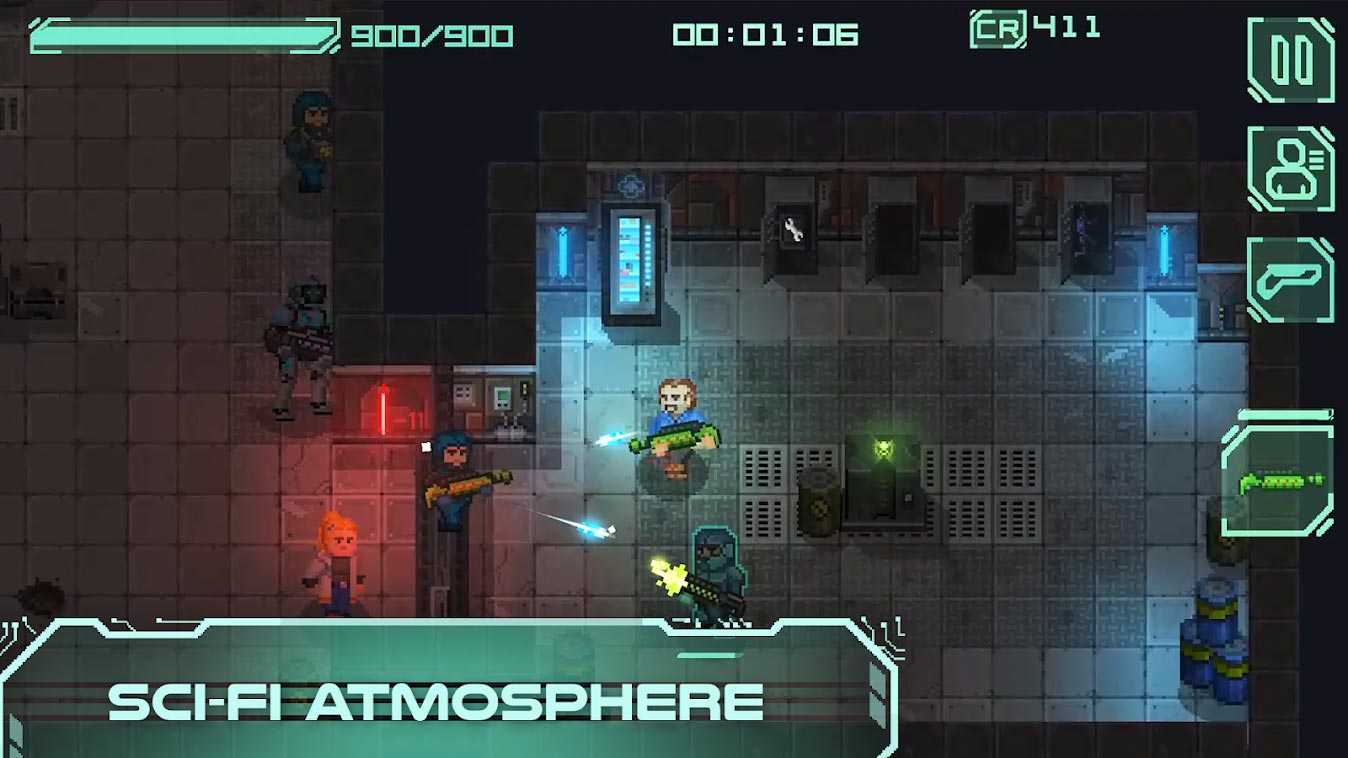Select the equipped green rifle slot
This screenshot has height=758, width=1348.
pyautogui.click(x=1279, y=481)
